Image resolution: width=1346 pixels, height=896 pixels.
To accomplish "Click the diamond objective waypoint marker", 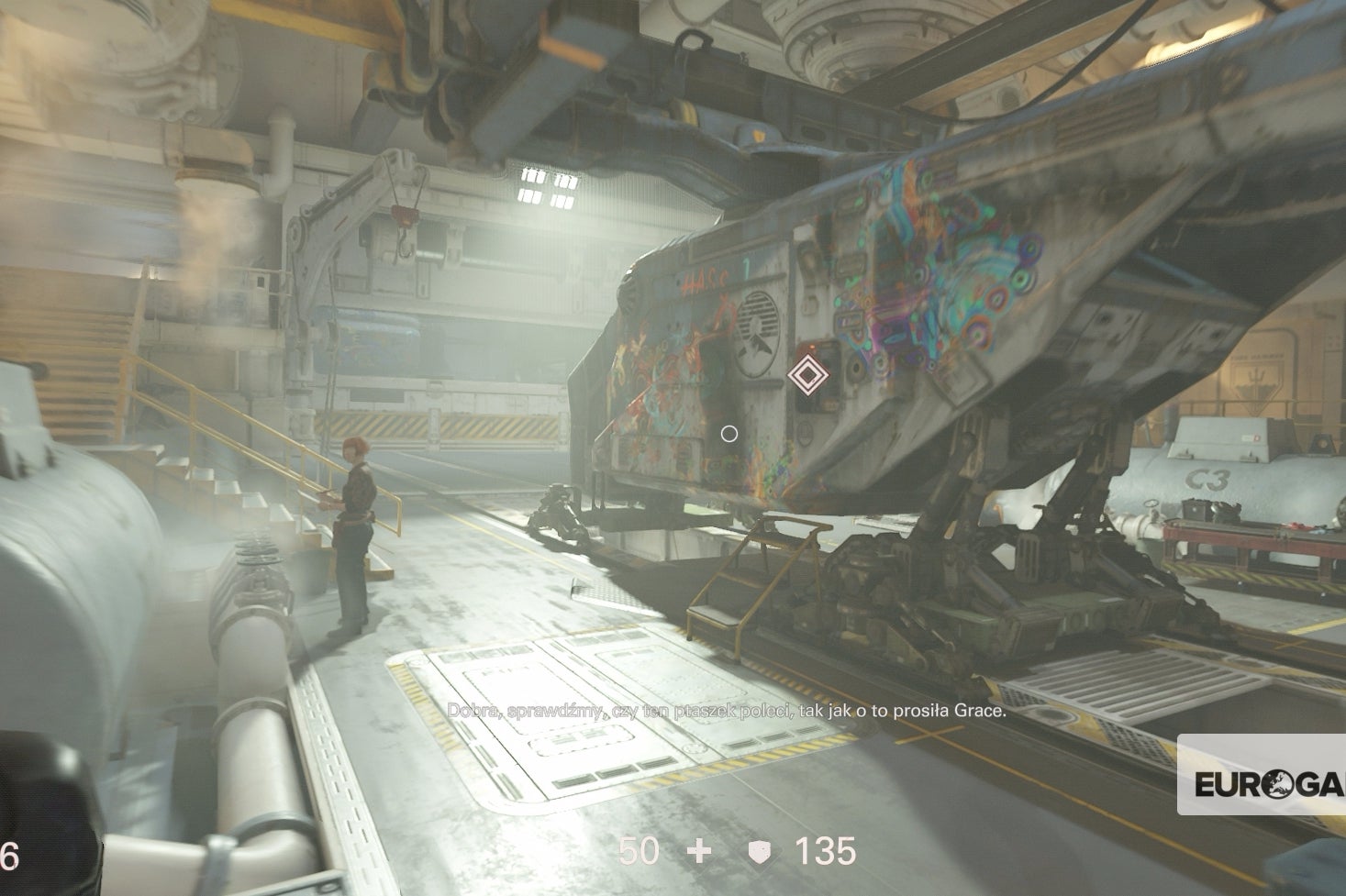I will pos(807,375).
